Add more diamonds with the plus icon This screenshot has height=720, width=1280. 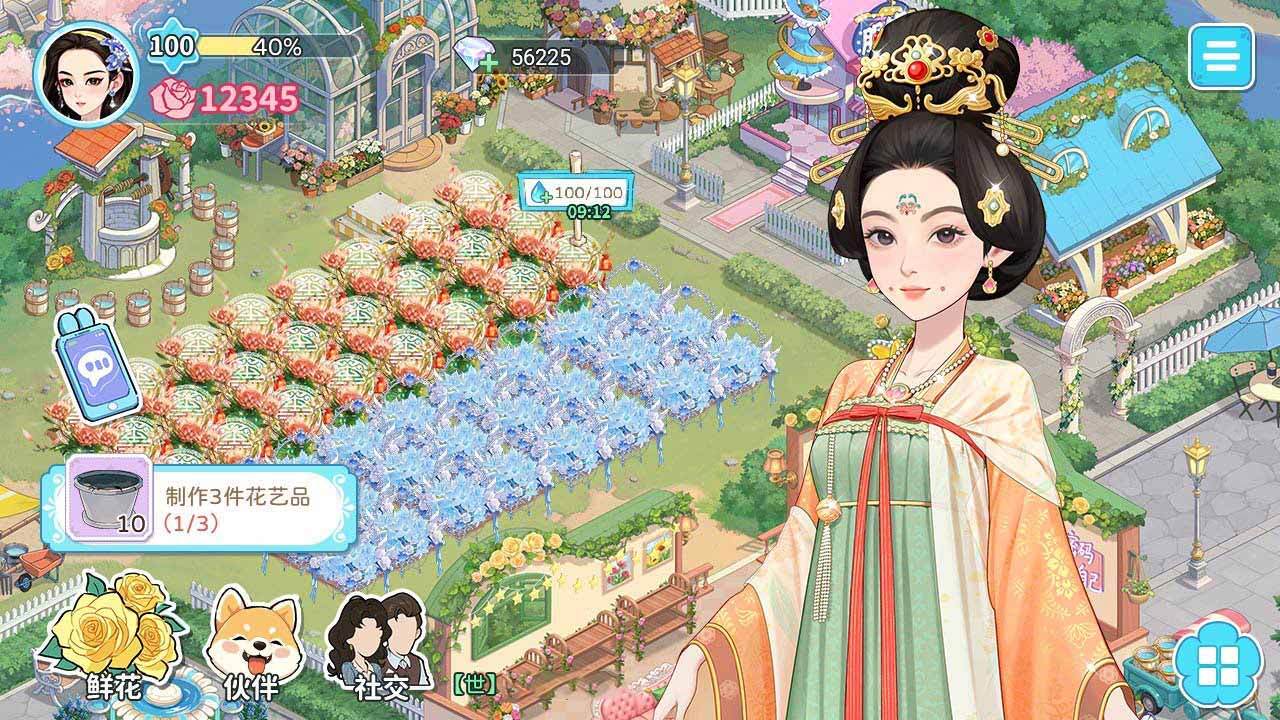tap(490, 62)
